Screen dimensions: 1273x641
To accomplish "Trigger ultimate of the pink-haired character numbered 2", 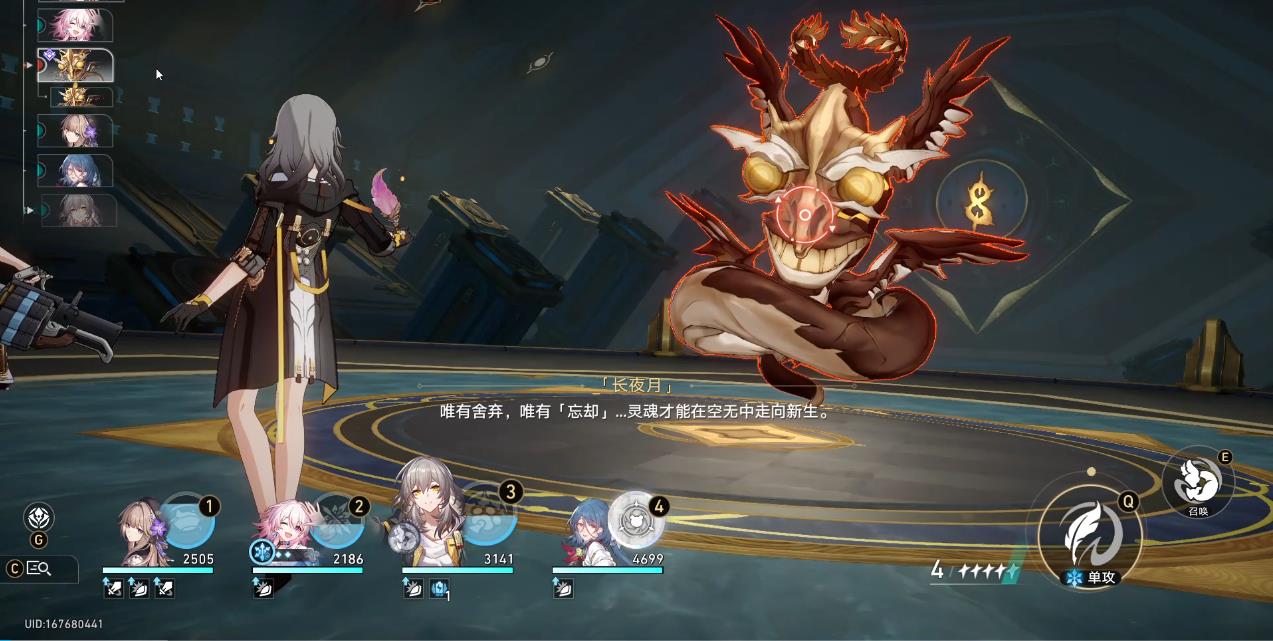I will click(337, 521).
